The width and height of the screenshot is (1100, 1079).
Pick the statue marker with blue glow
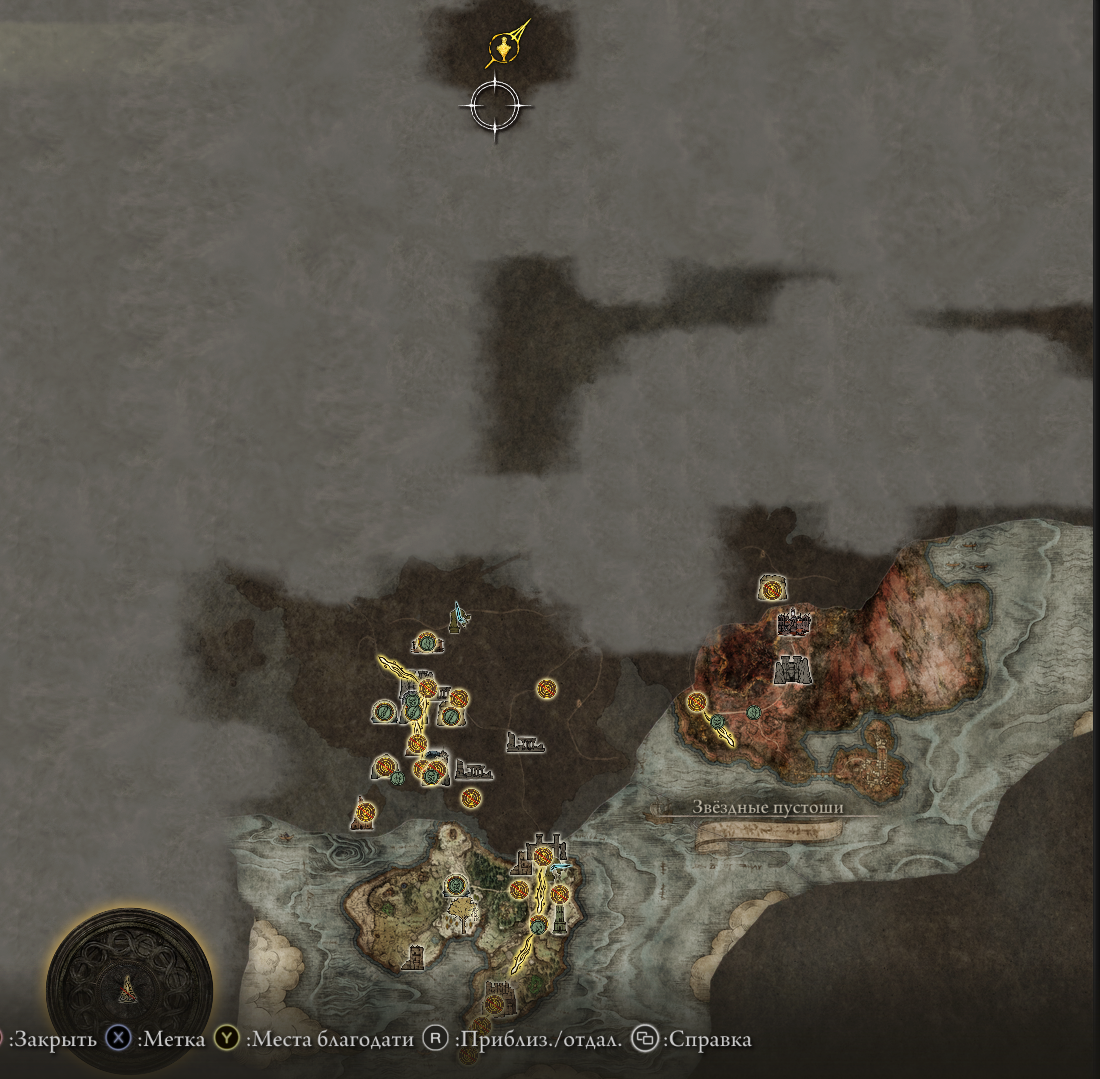pyautogui.click(x=459, y=617)
